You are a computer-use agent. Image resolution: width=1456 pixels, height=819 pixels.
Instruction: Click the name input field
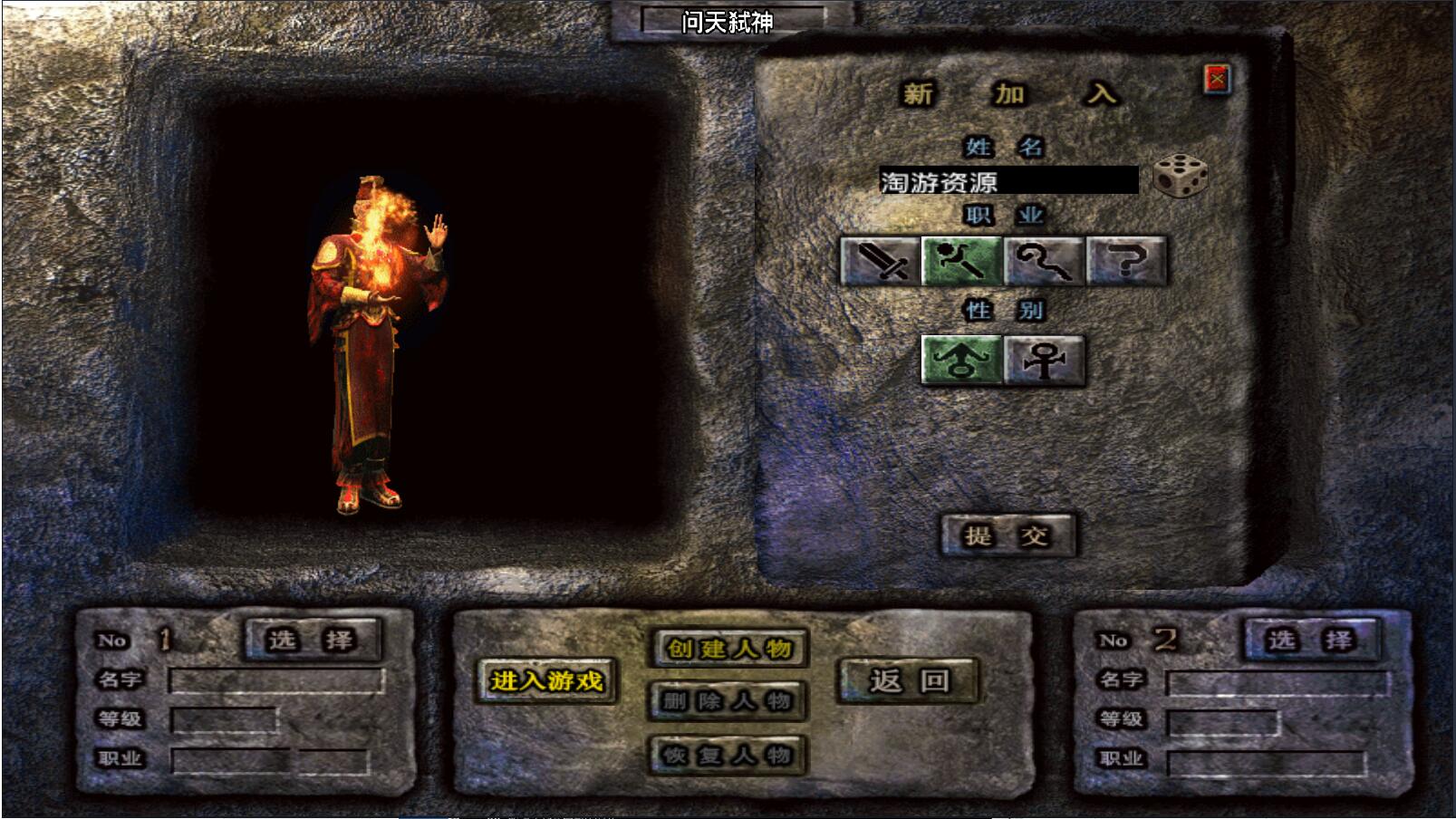point(1008,181)
